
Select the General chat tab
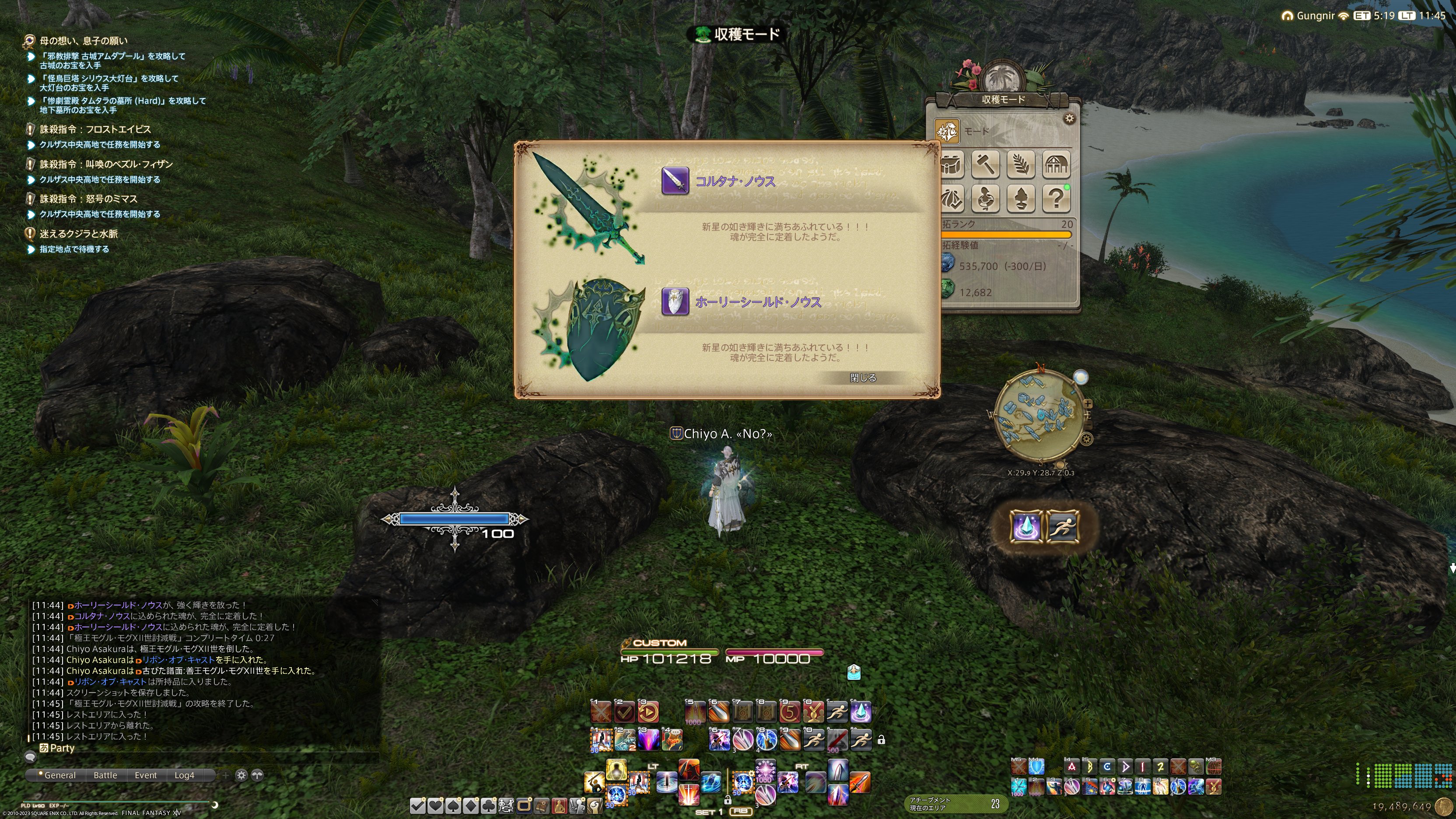(59, 776)
